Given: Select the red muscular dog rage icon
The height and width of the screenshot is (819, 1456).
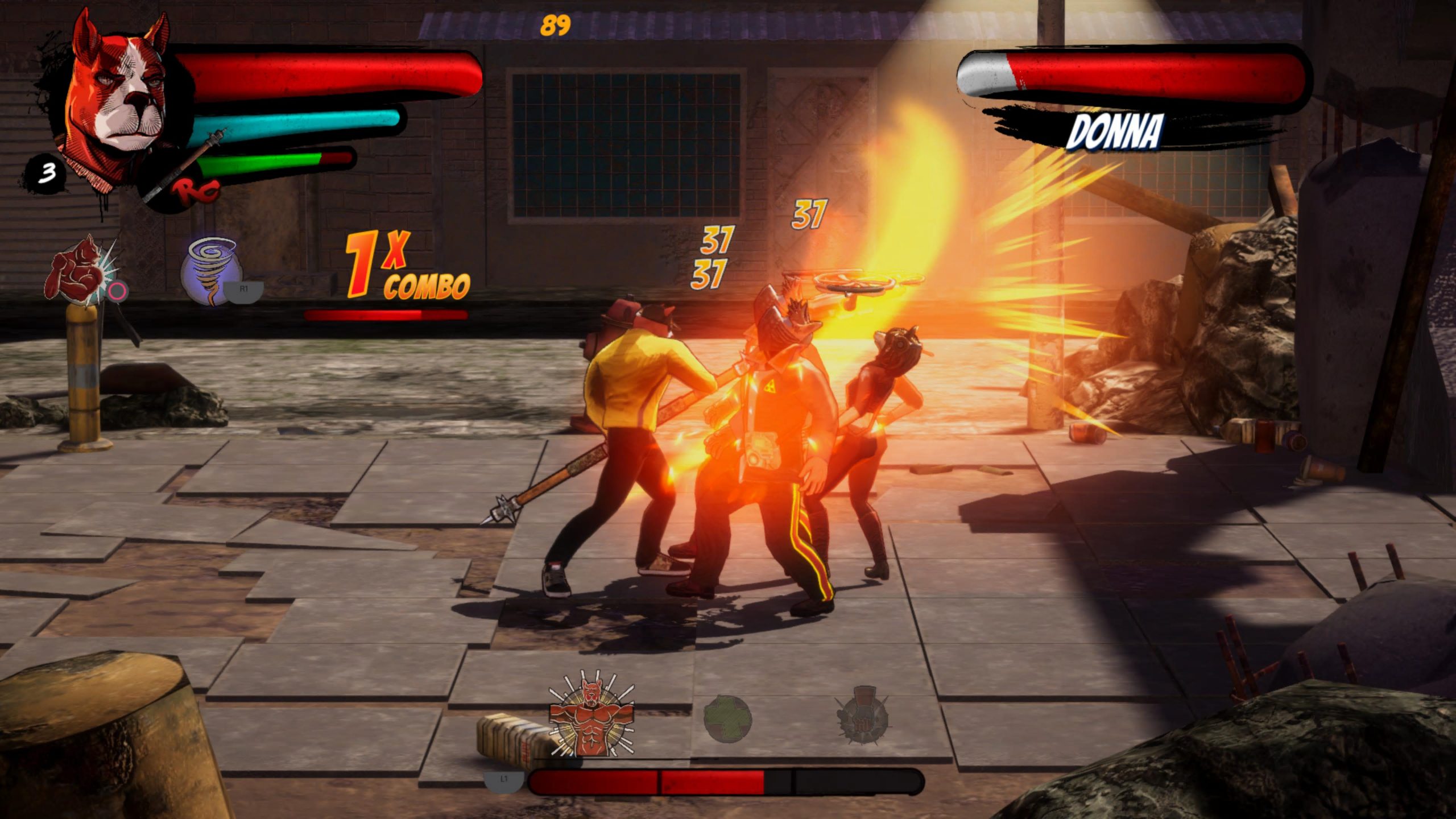Looking at the screenshot, I should [590, 714].
